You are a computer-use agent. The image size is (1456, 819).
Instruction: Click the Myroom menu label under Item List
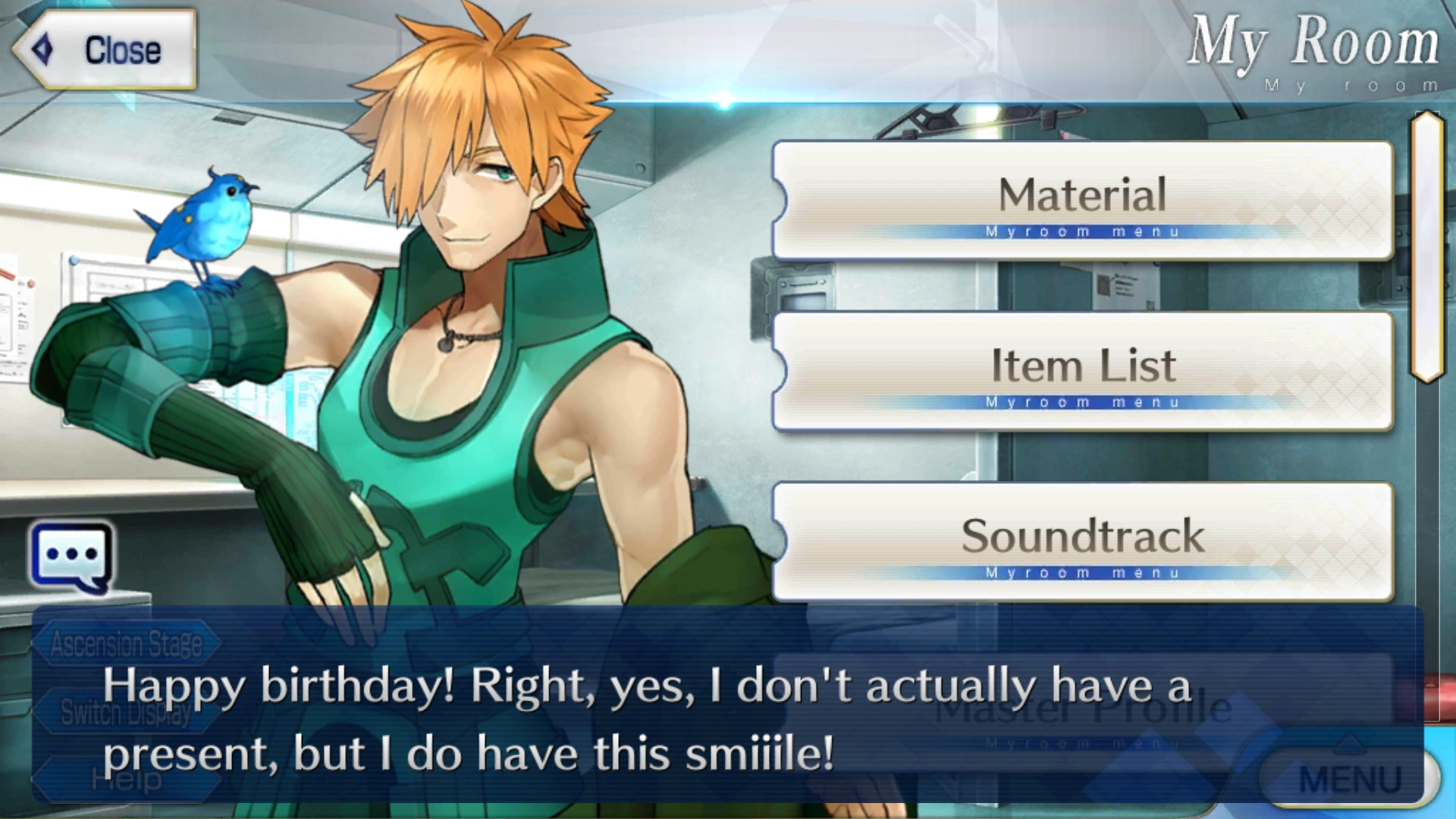coord(1083,403)
